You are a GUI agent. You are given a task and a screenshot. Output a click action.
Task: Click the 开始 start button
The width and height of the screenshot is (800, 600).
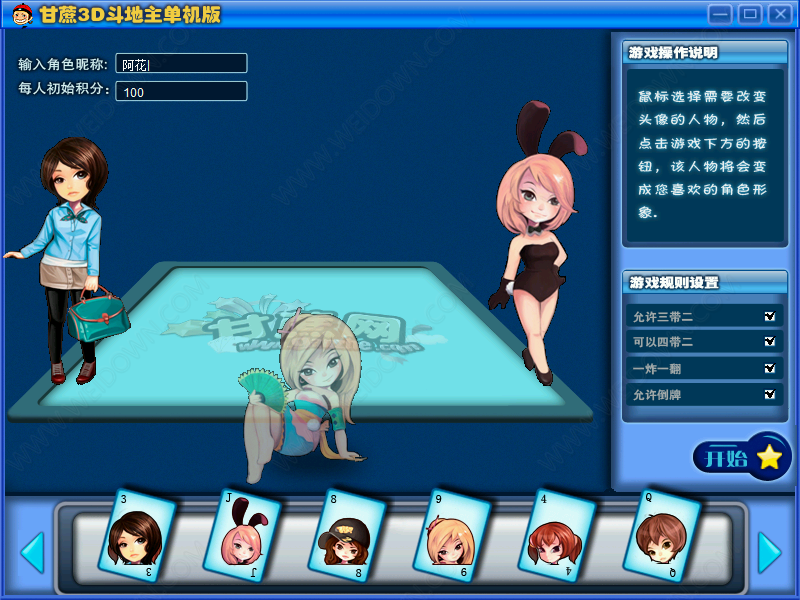click(741, 459)
